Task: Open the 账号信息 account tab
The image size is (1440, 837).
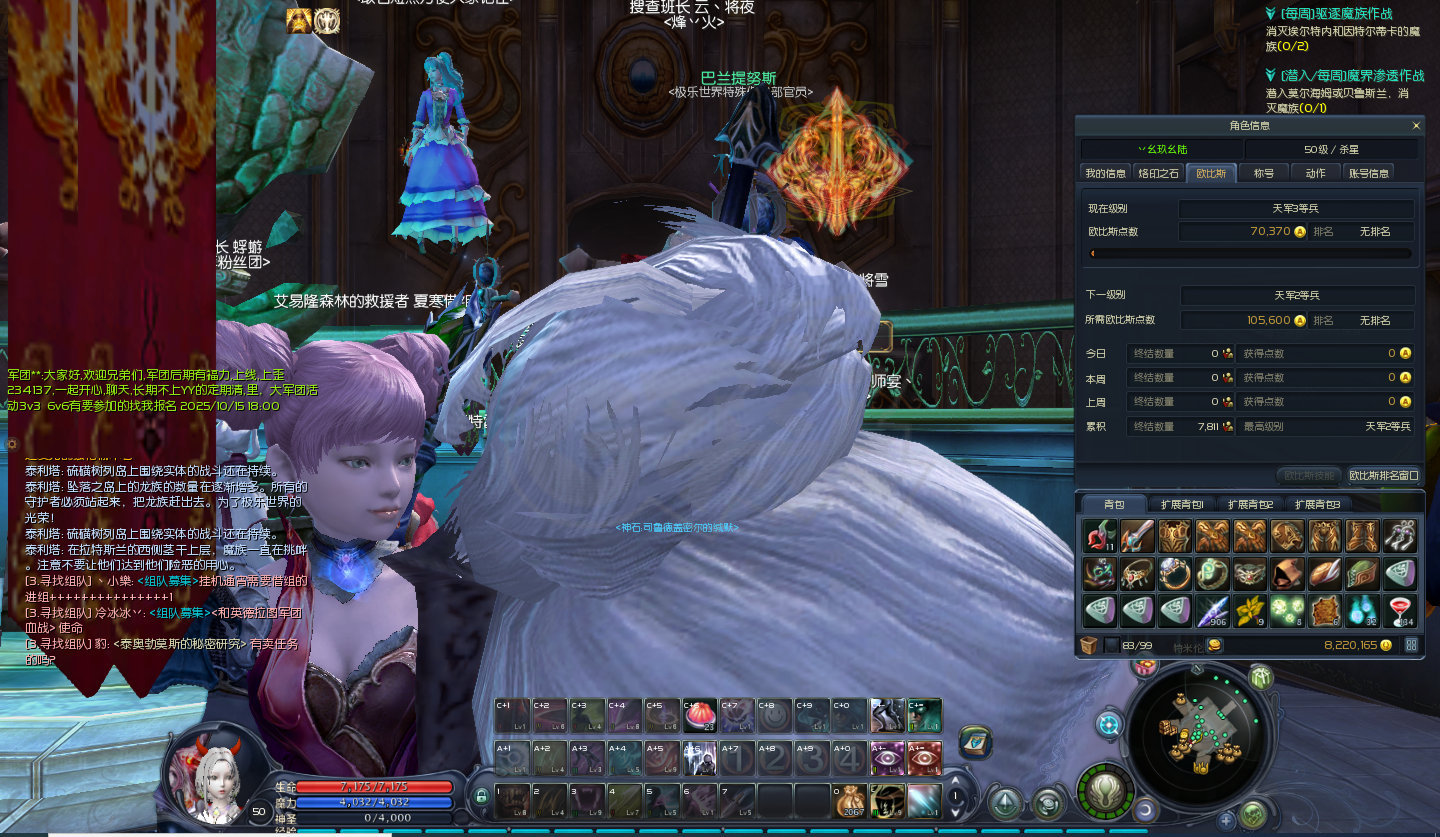Action: (x=1369, y=173)
